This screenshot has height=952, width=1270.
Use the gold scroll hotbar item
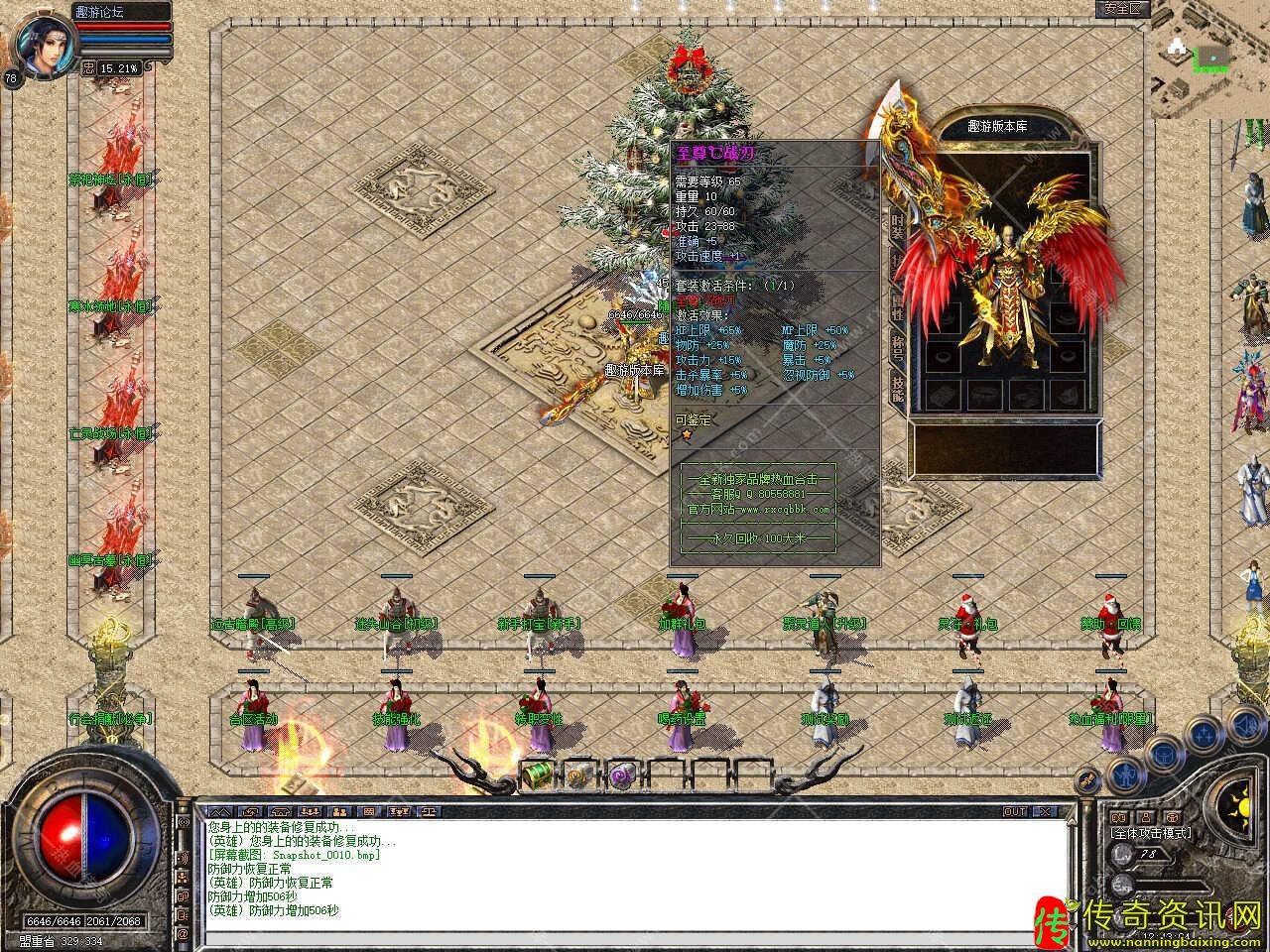[x=578, y=773]
